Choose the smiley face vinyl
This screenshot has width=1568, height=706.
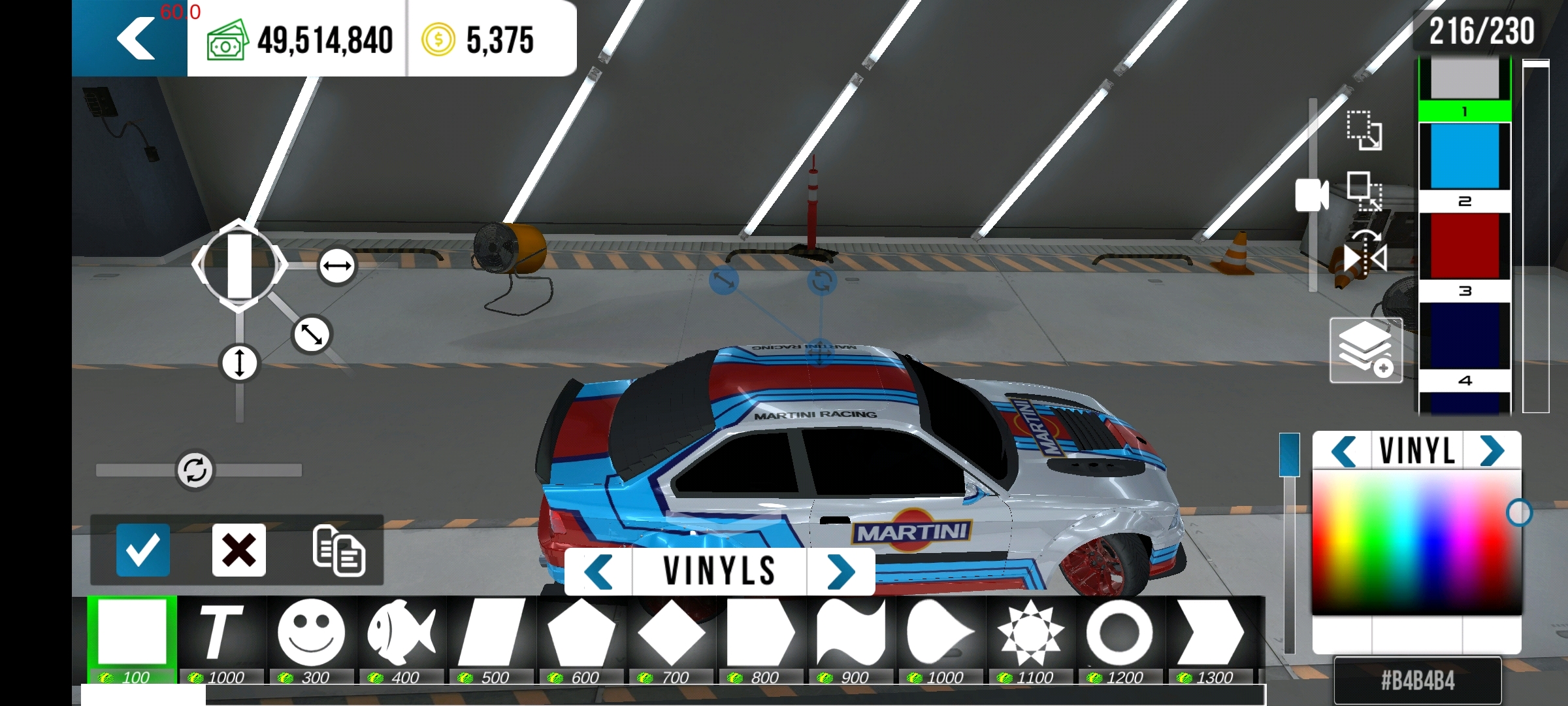[311, 633]
